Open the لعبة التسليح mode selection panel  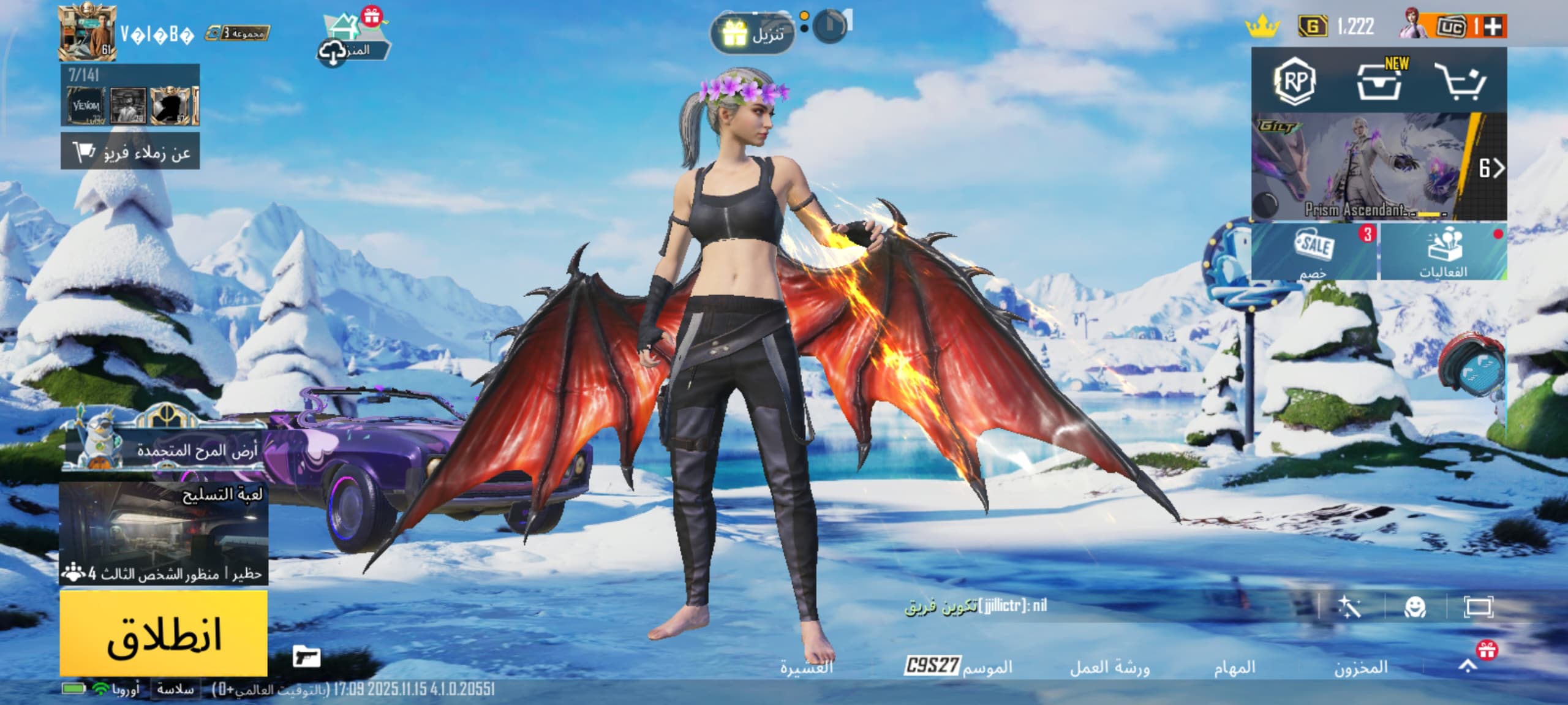pos(164,533)
